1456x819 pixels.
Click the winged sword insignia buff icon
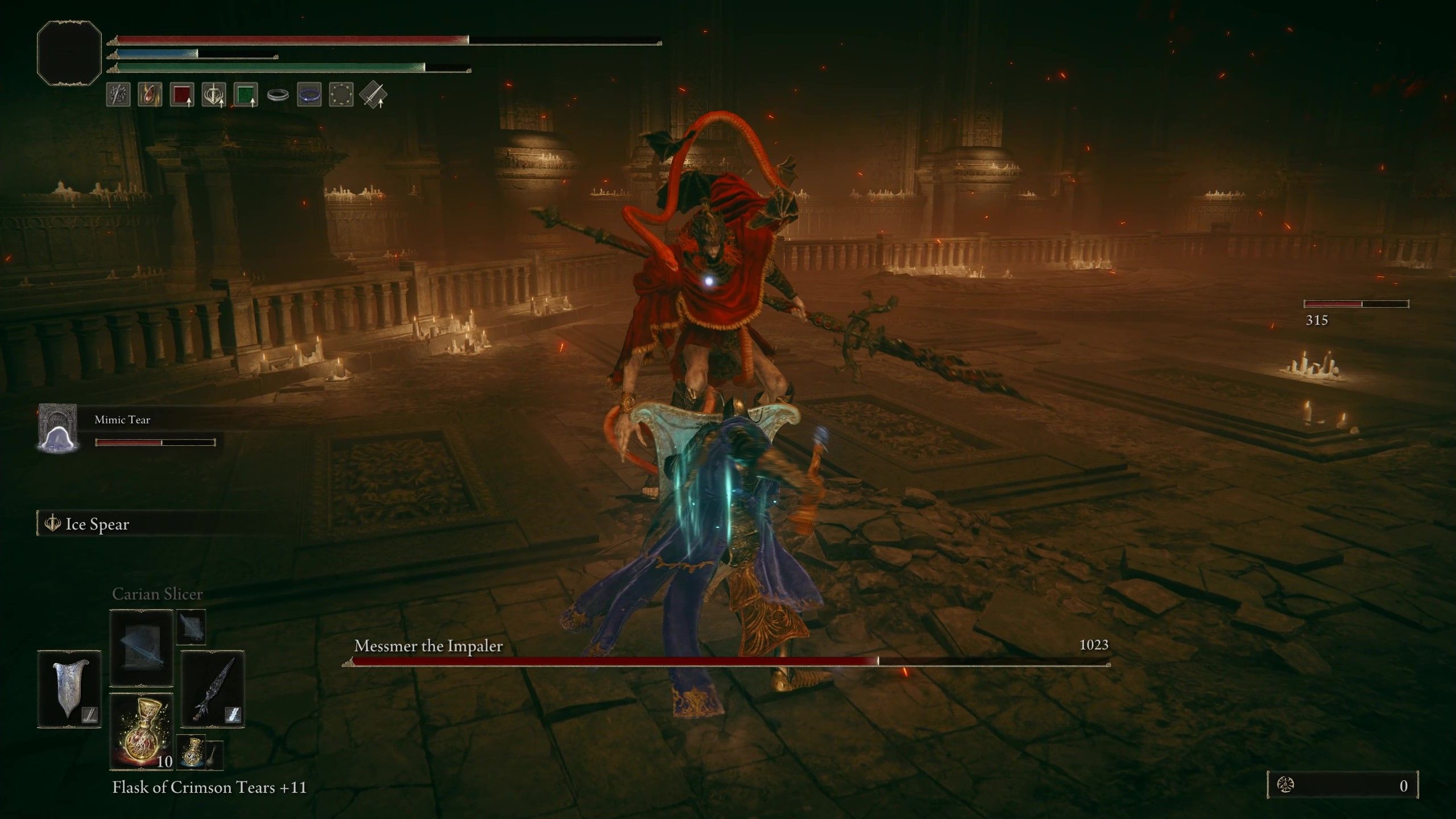pyautogui.click(x=214, y=95)
